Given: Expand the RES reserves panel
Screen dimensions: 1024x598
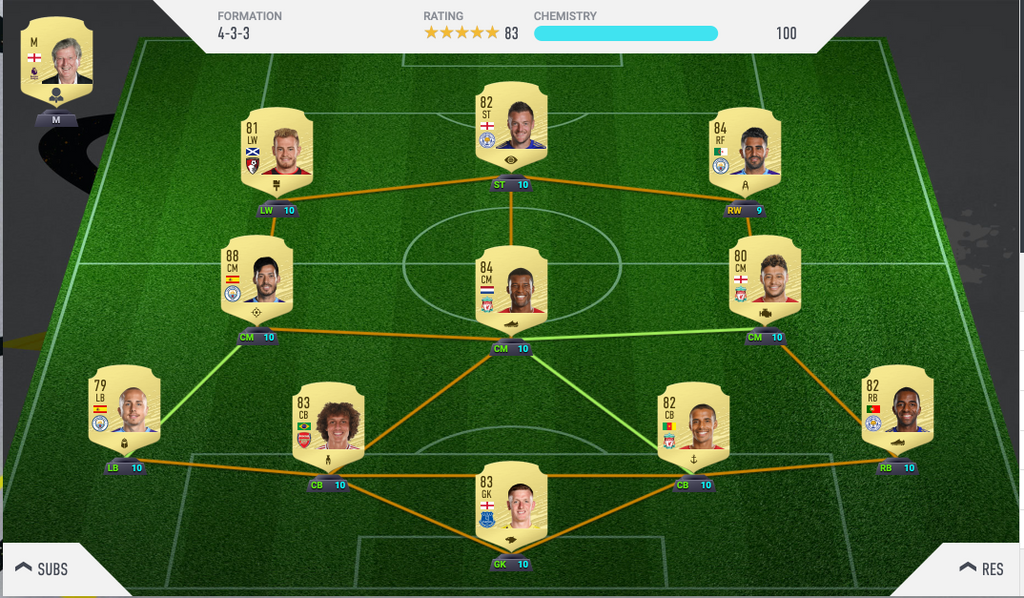Looking at the screenshot, I should click(981, 569).
